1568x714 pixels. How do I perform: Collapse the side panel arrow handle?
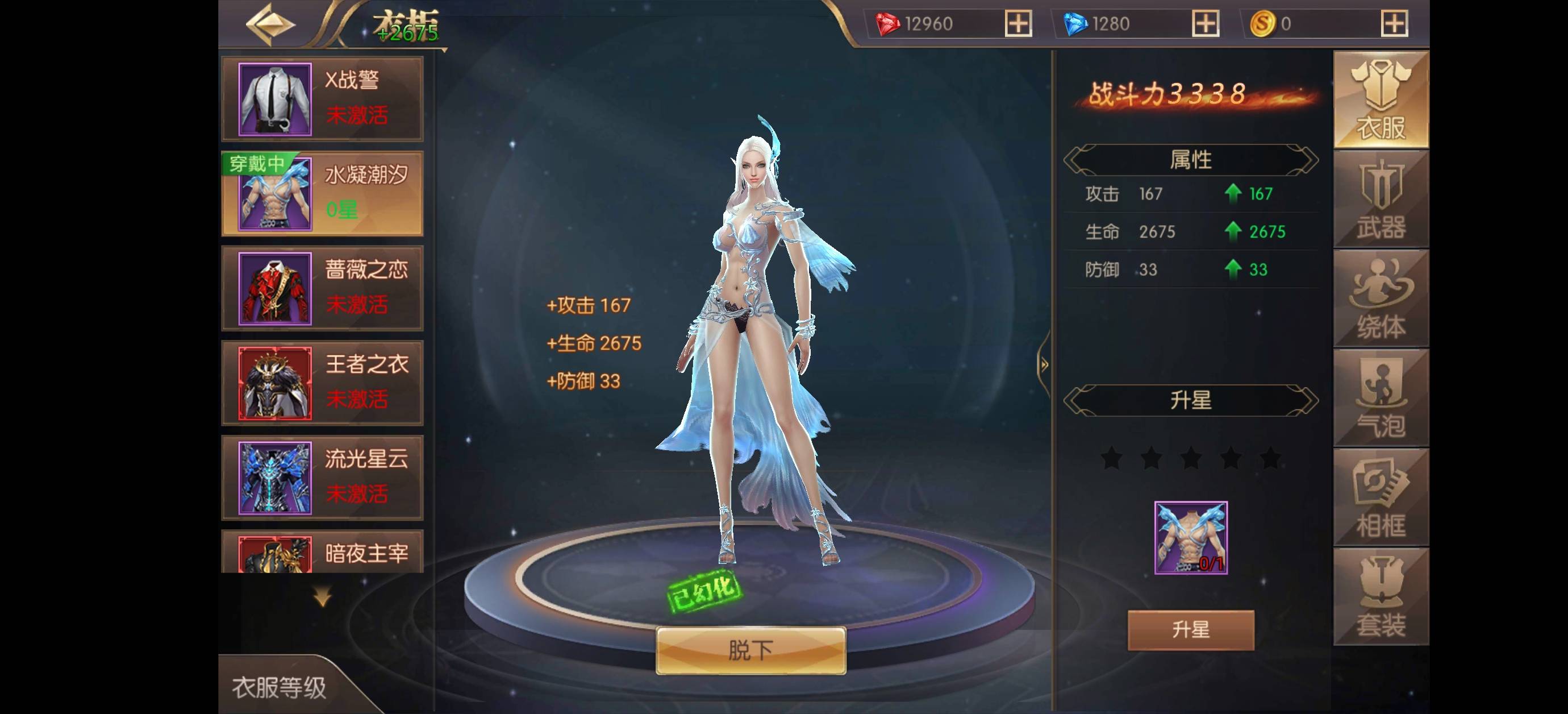click(x=1044, y=365)
